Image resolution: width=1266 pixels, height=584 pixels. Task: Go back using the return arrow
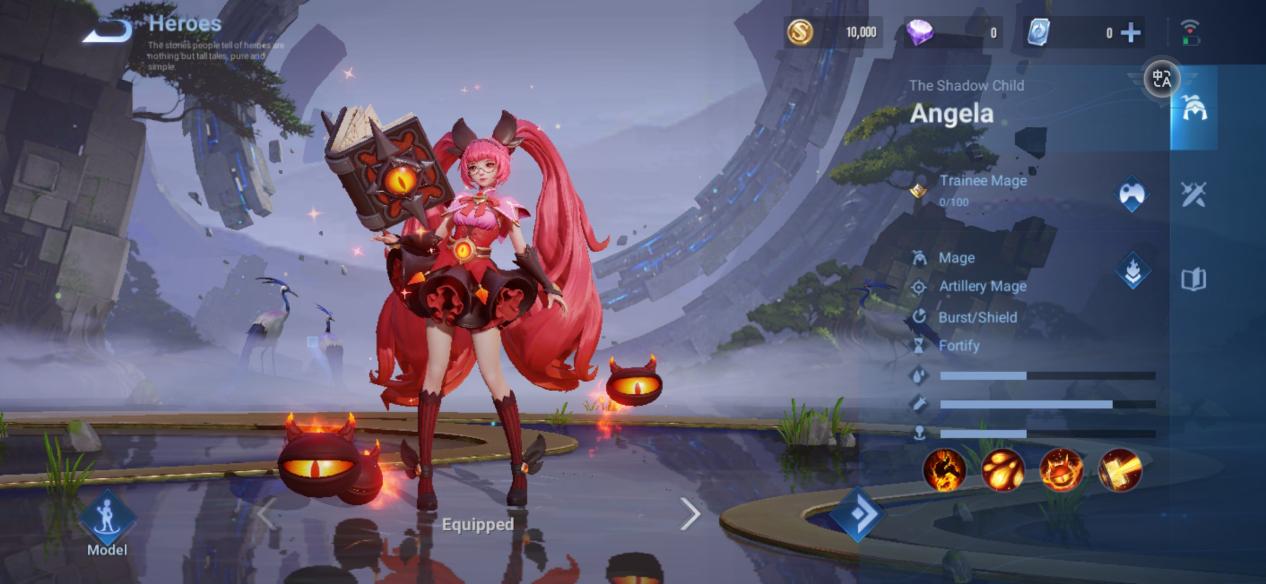[107, 30]
